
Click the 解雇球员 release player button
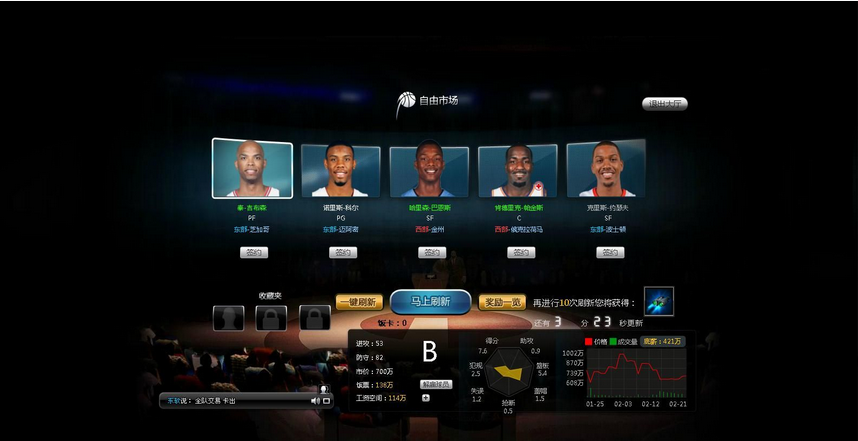435,384
